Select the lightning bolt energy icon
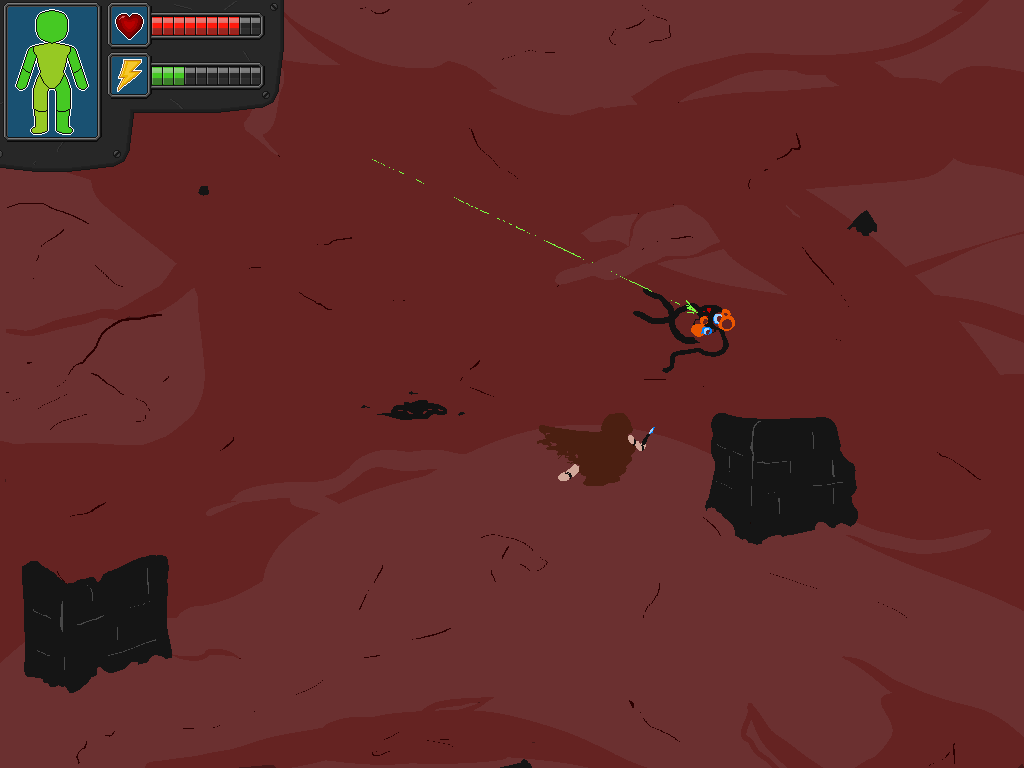1024x768 pixels. point(129,75)
